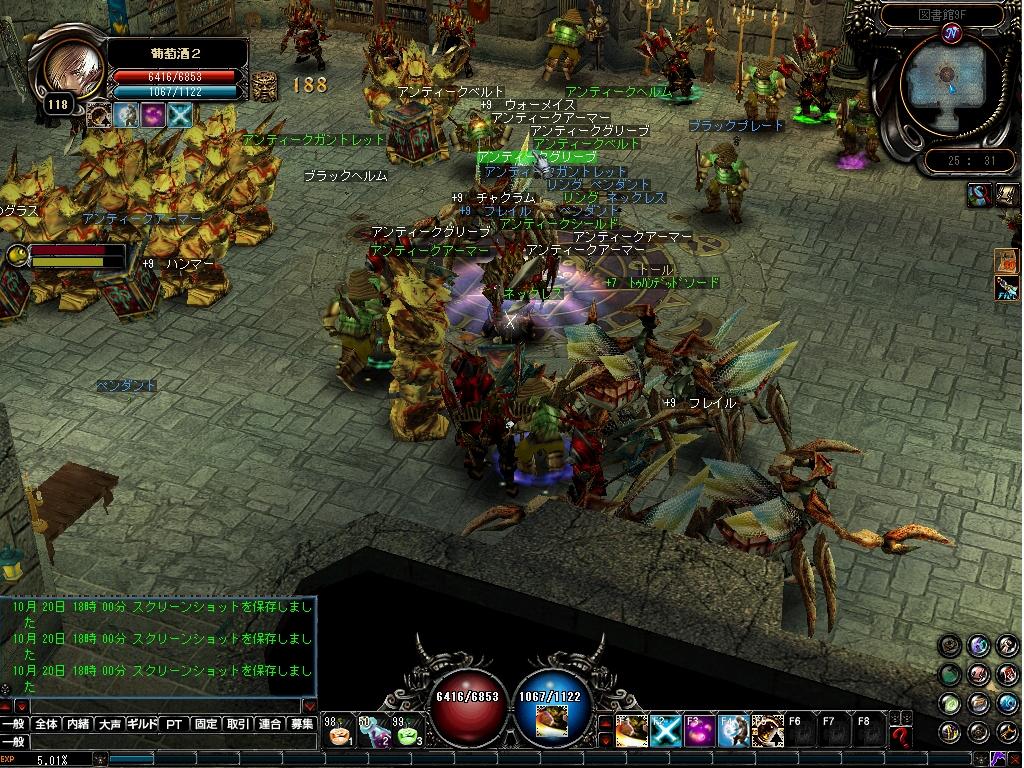
Task: Choose the 大声 shout channel
Action: coord(110,724)
